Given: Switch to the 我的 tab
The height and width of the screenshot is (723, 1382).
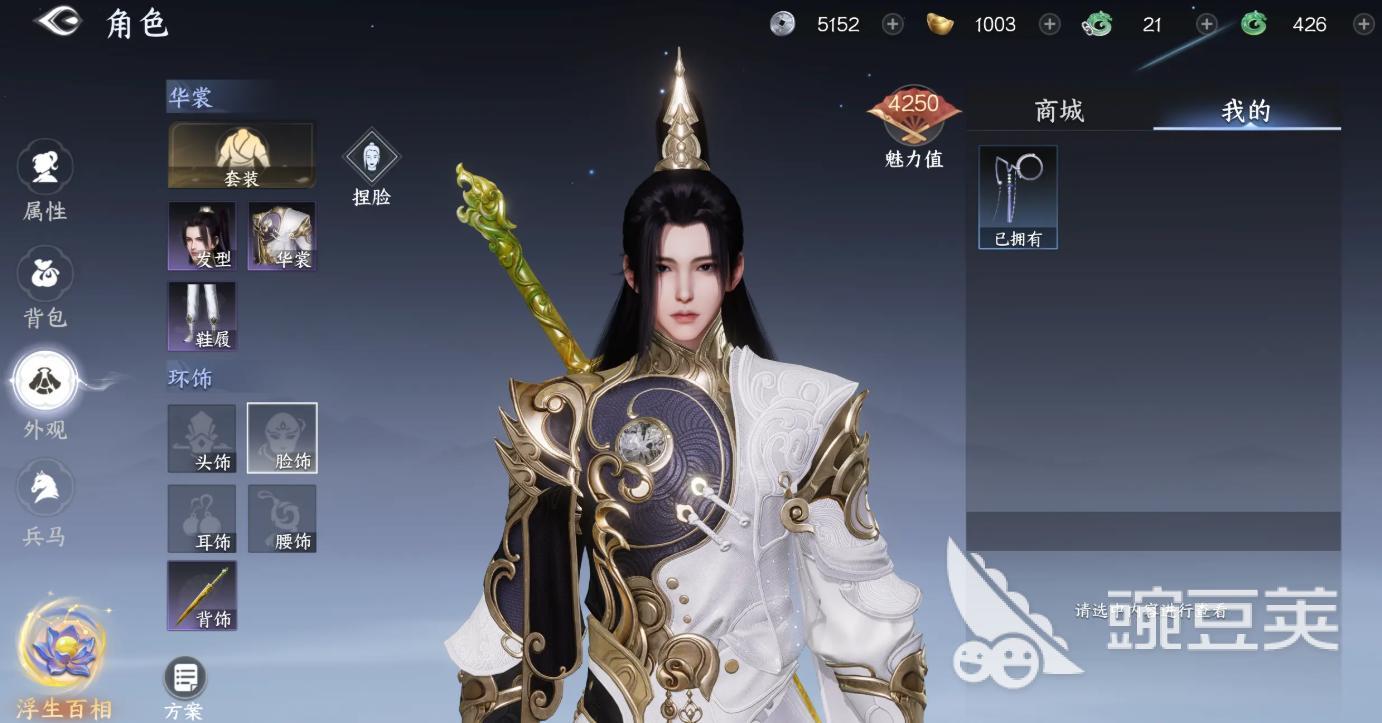Looking at the screenshot, I should pos(1246,112).
